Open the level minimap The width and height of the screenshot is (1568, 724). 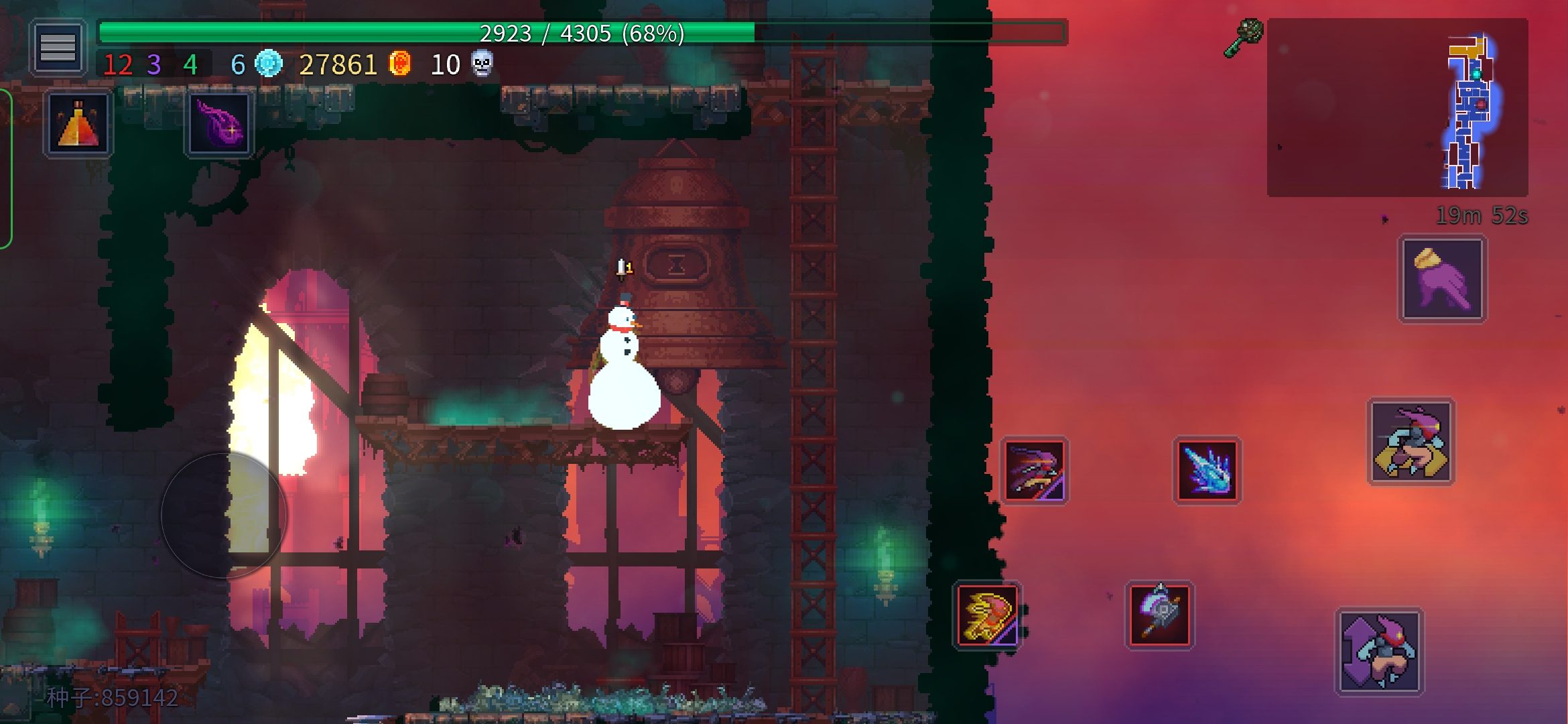pos(1397,107)
